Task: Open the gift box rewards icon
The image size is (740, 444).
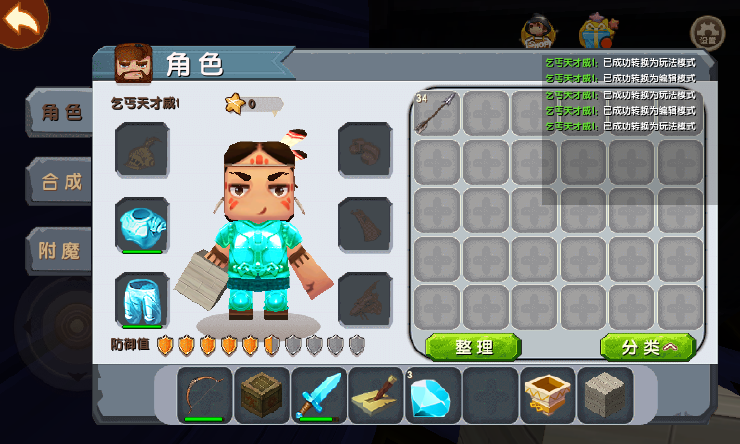Action: pos(597,33)
